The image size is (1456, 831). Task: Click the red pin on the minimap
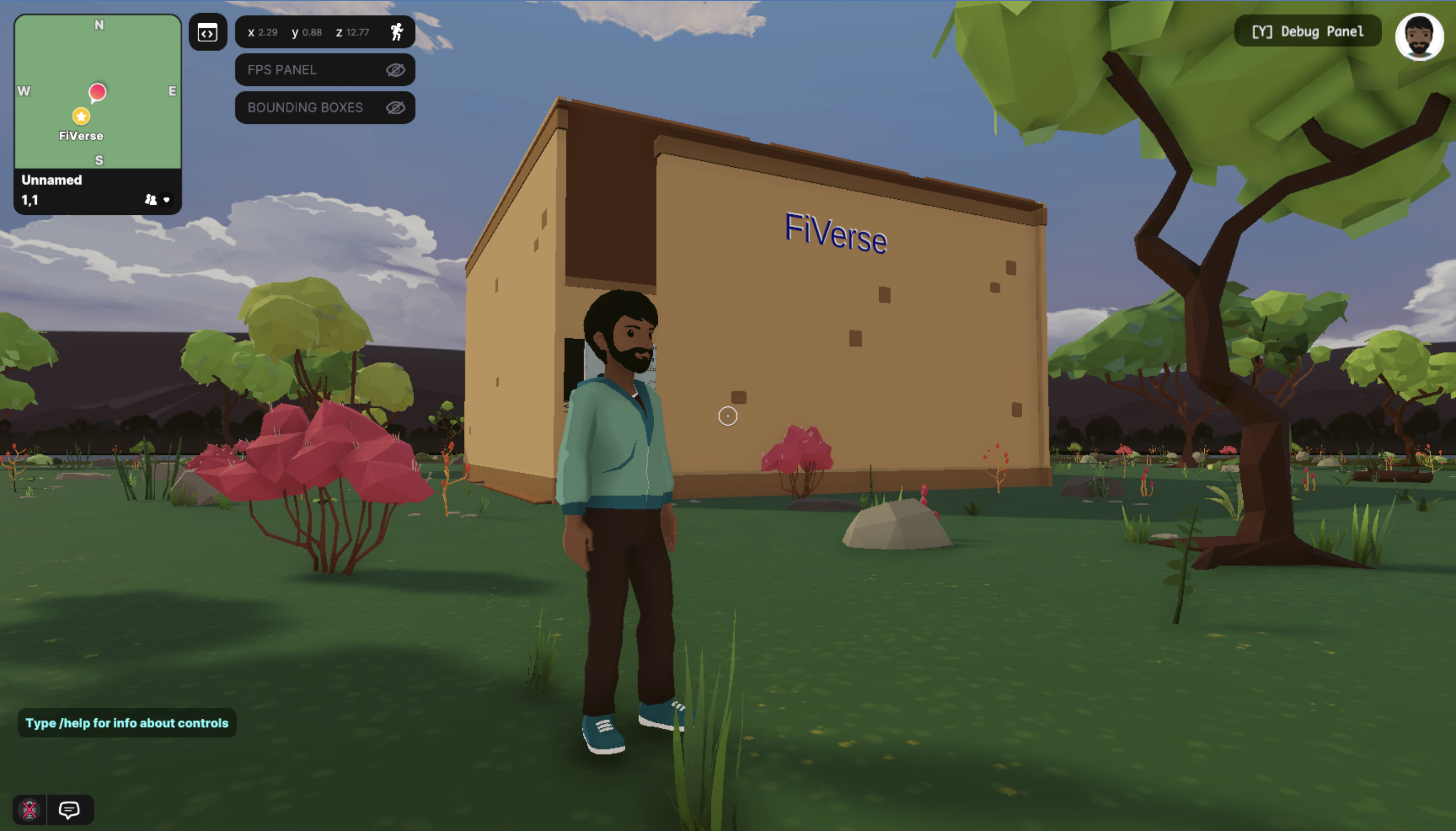pos(98,91)
